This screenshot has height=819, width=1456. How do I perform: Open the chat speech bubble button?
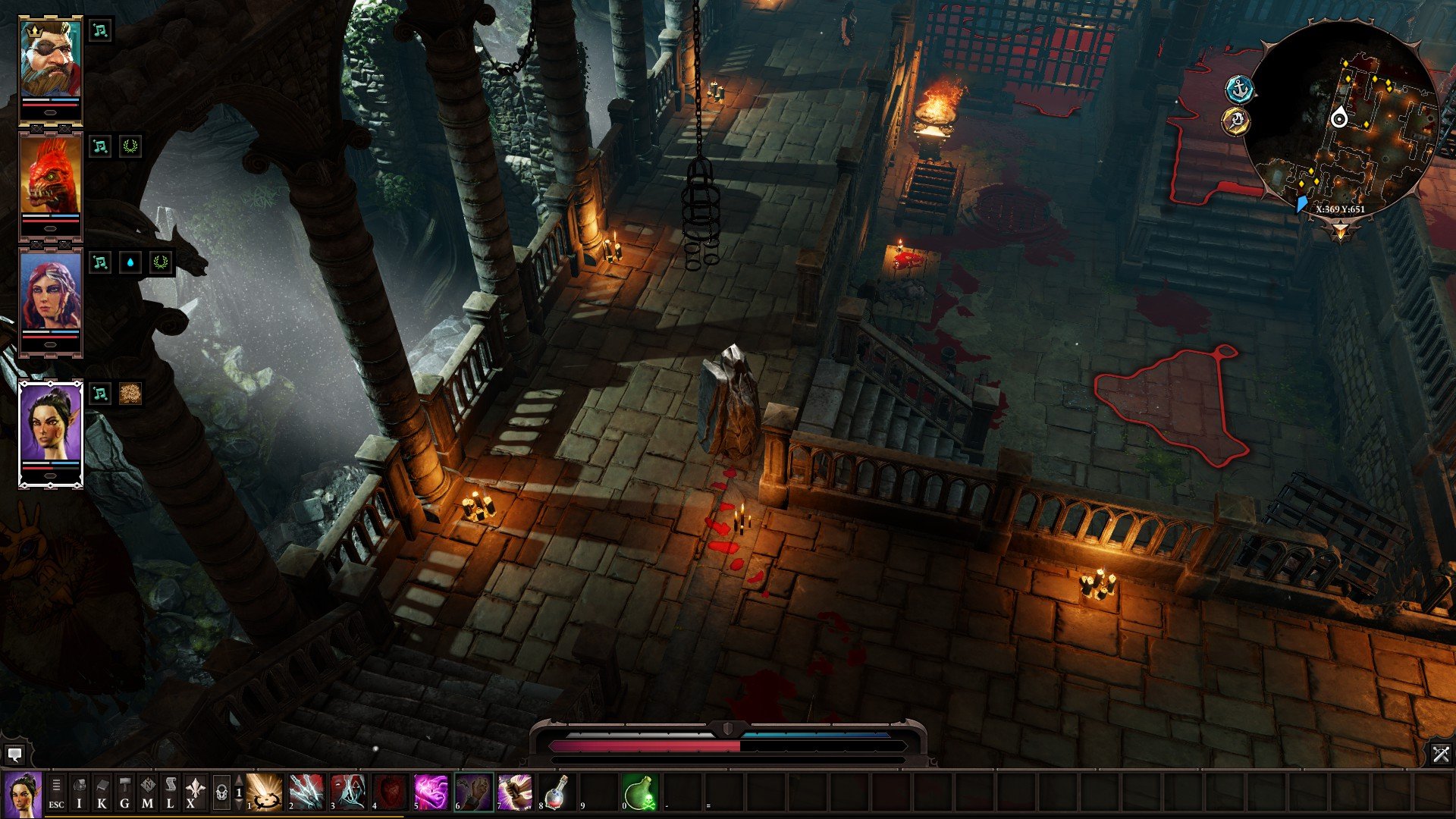click(14, 755)
